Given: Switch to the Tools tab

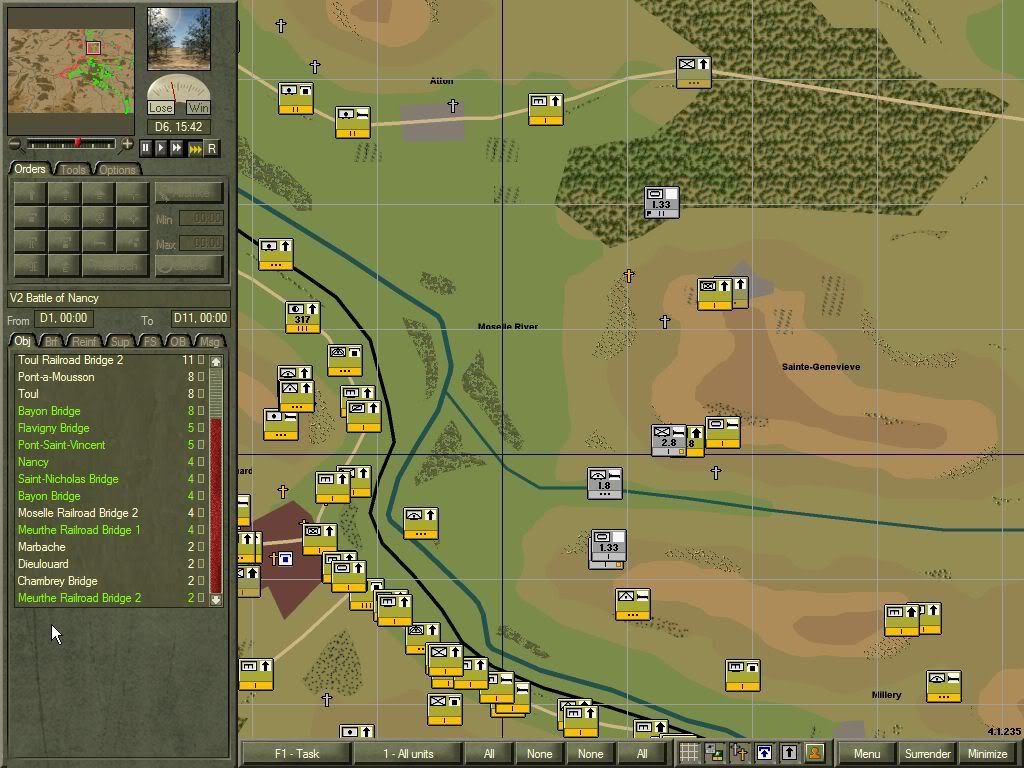Looking at the screenshot, I should pos(74,170).
